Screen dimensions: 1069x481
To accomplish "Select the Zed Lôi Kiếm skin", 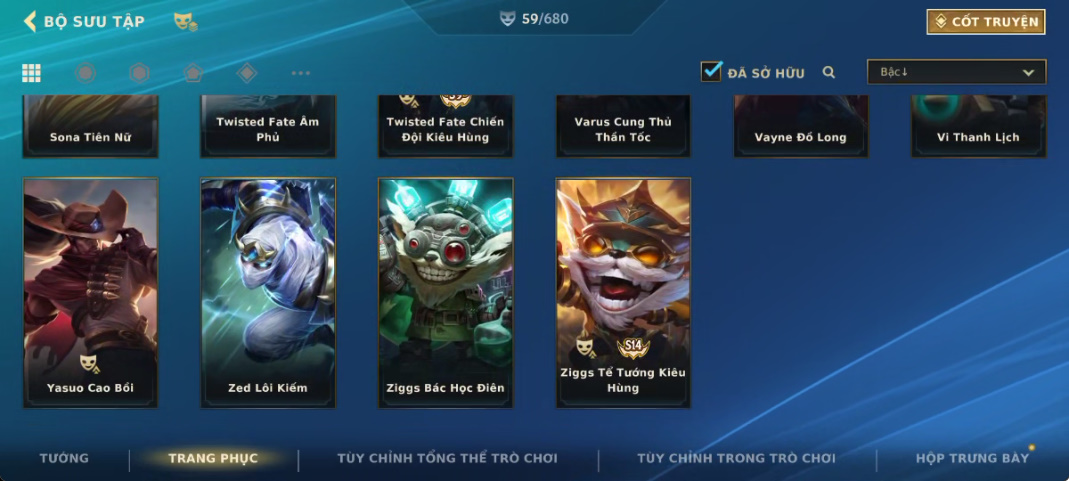I will [x=268, y=292].
